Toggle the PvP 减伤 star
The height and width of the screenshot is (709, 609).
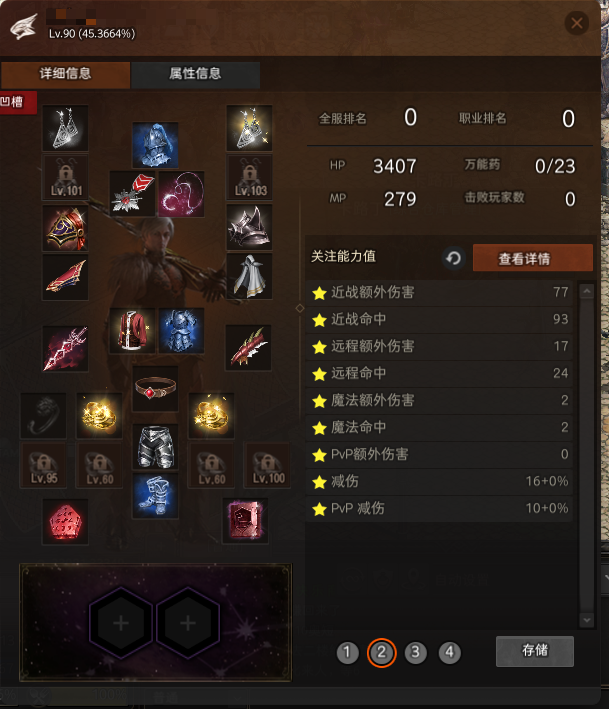[320, 509]
